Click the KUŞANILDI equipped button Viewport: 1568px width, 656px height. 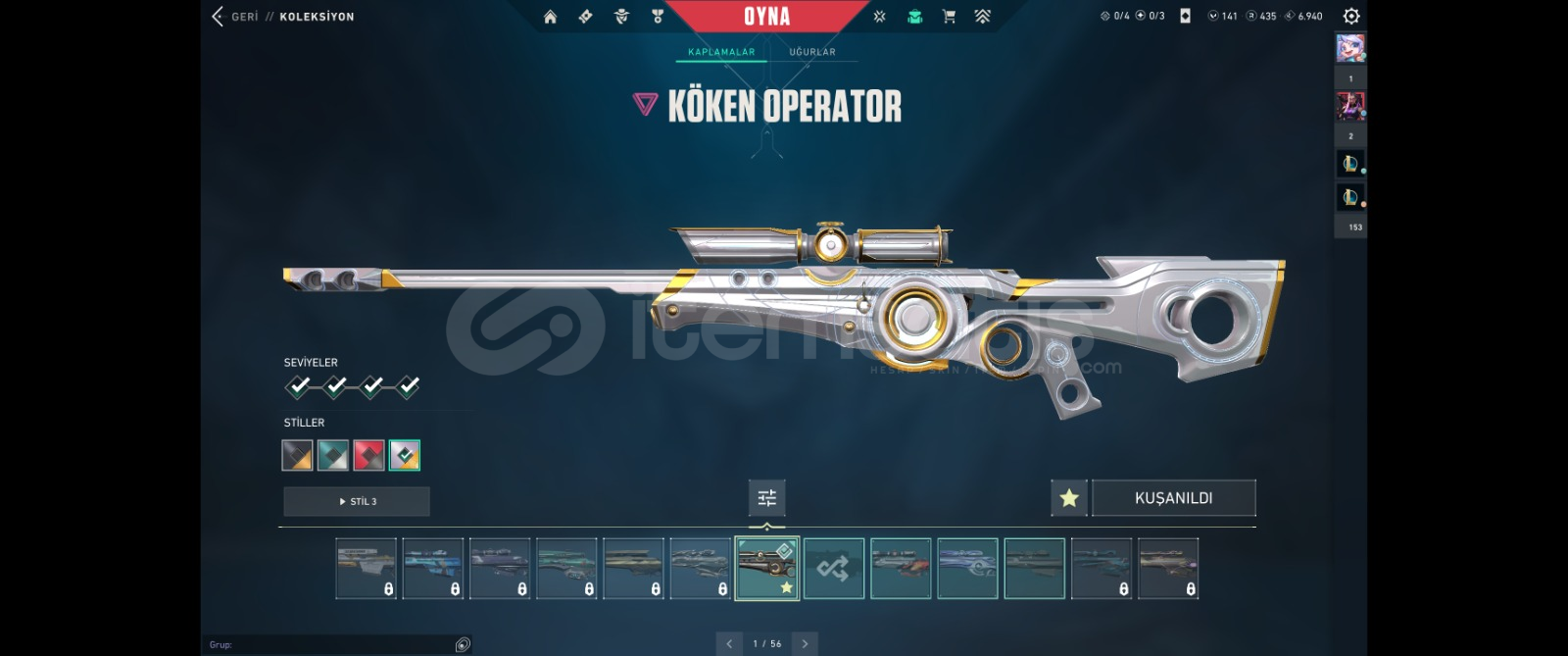[x=1173, y=498]
